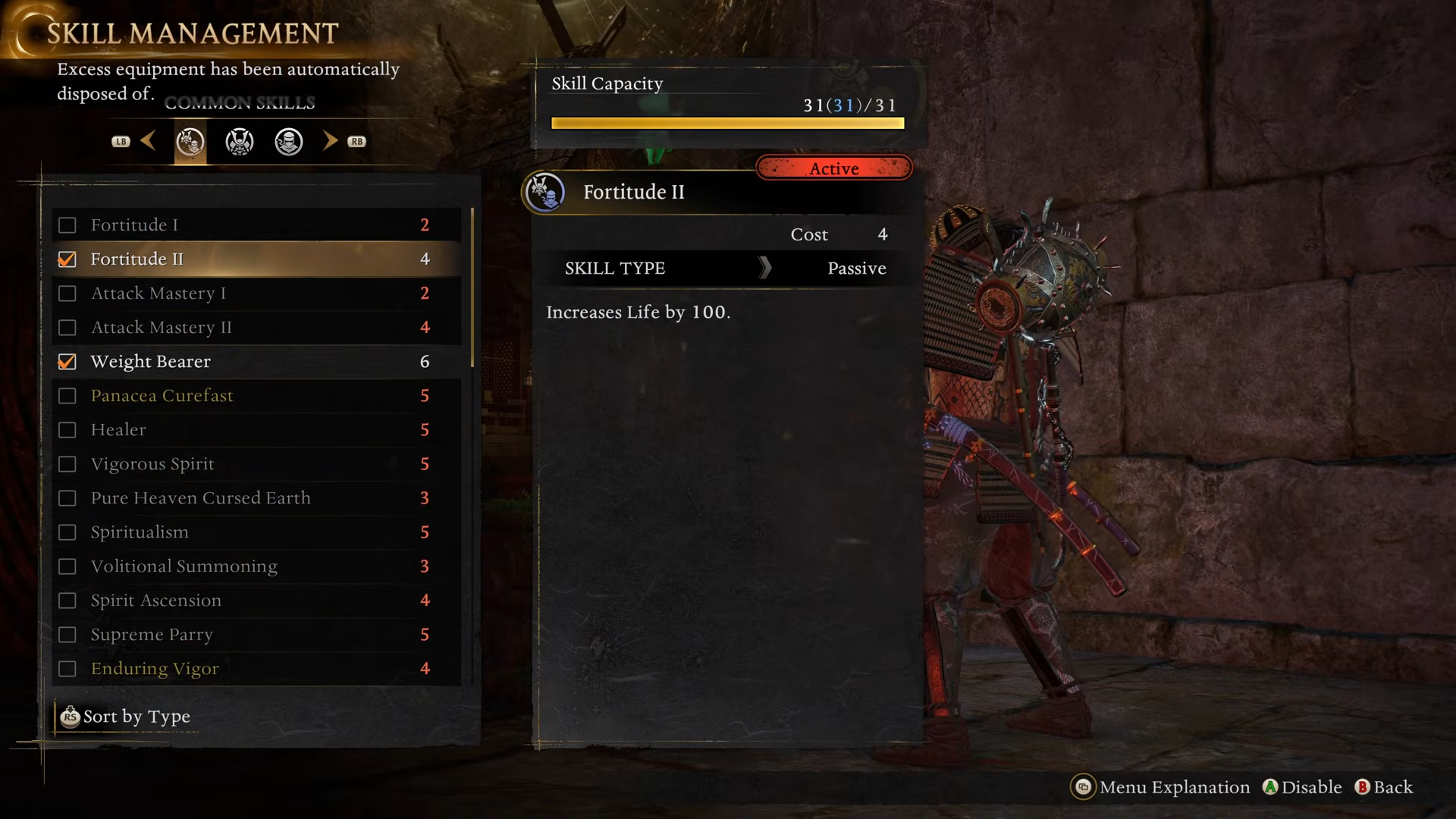This screenshot has width=1456, height=819.
Task: Pick the Vigorous Spirit skill row
Action: (256, 464)
